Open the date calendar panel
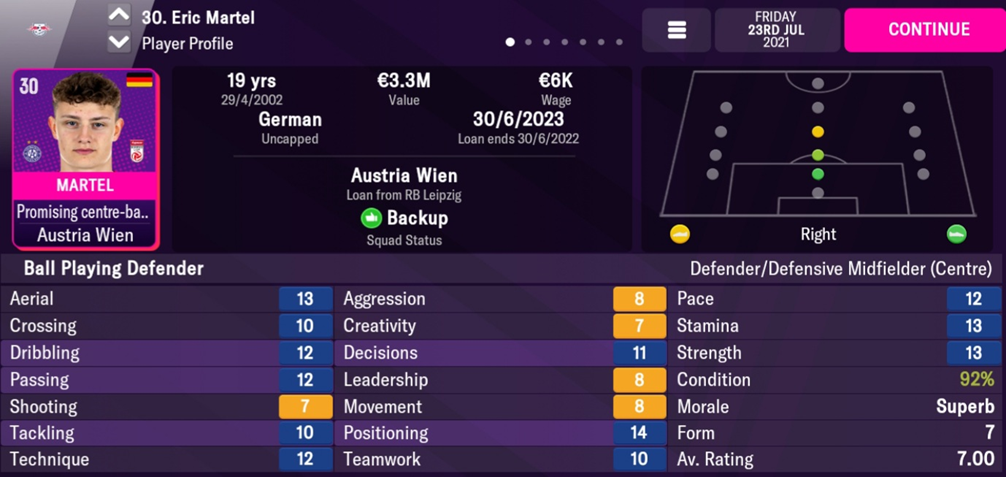The image size is (1006, 477). [x=775, y=30]
